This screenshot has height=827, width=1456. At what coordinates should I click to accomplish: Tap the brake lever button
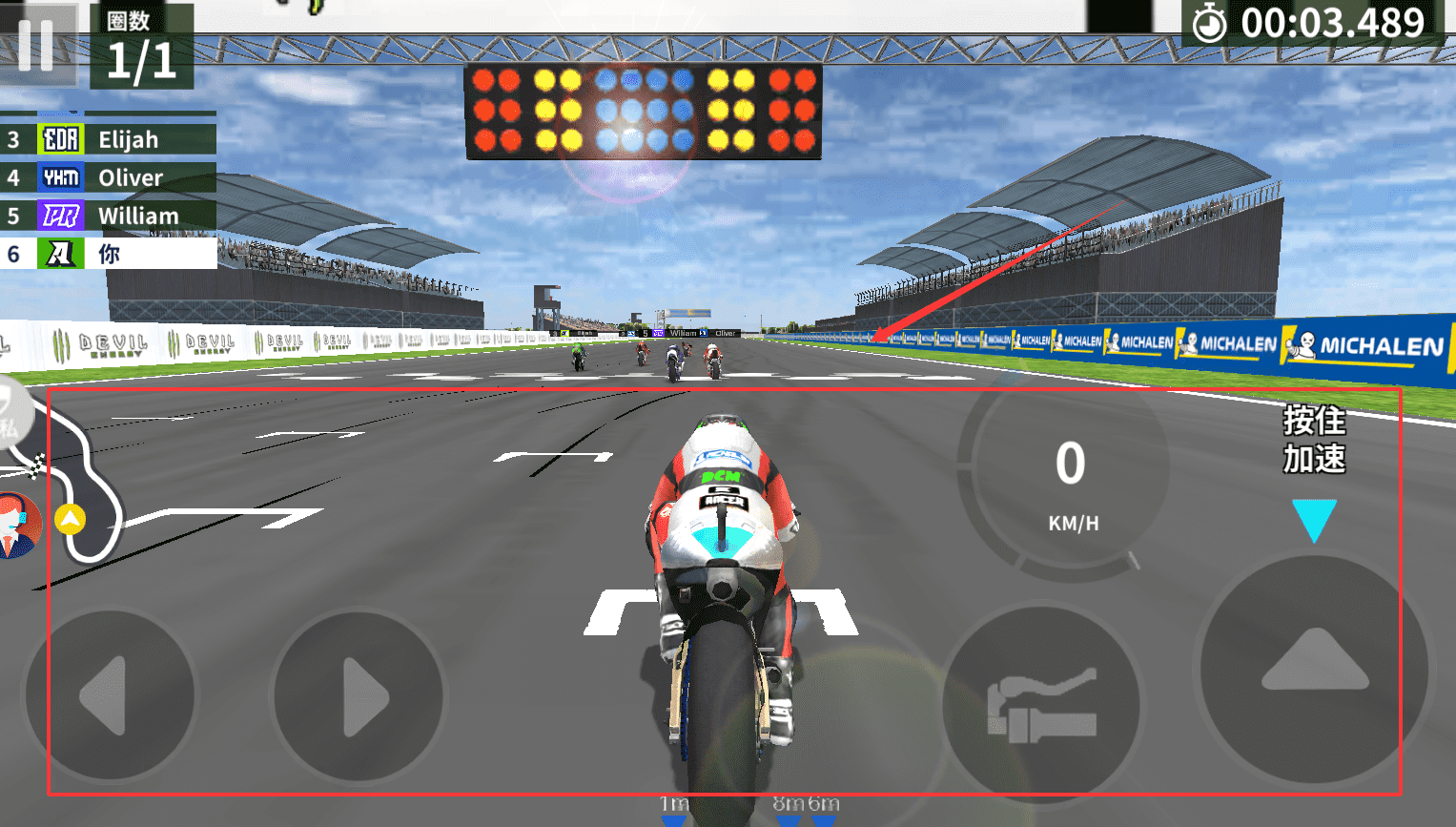coord(1041,706)
